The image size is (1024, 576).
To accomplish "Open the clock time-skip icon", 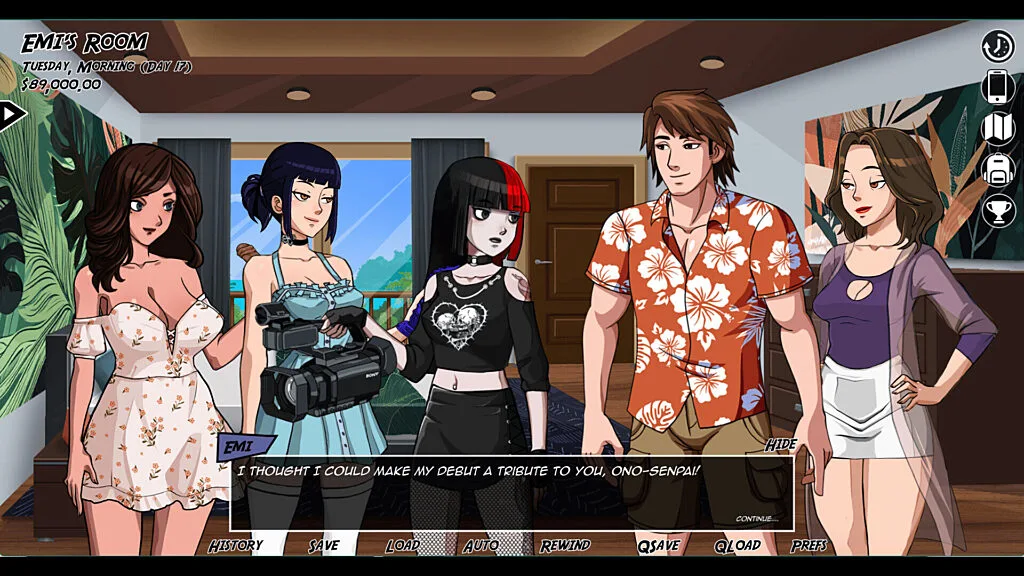I will coord(997,46).
